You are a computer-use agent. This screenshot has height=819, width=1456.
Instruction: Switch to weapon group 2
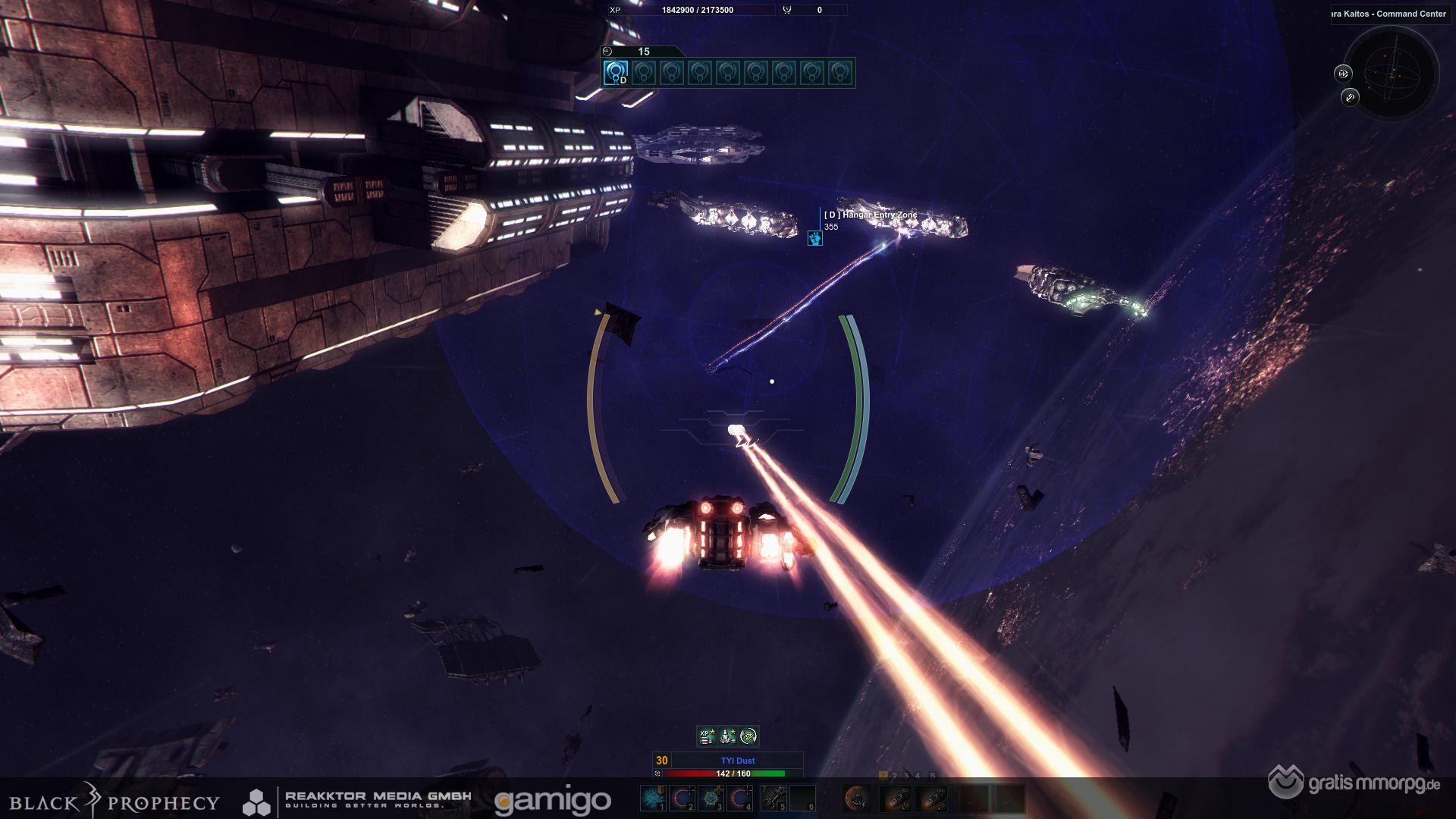pos(895,776)
